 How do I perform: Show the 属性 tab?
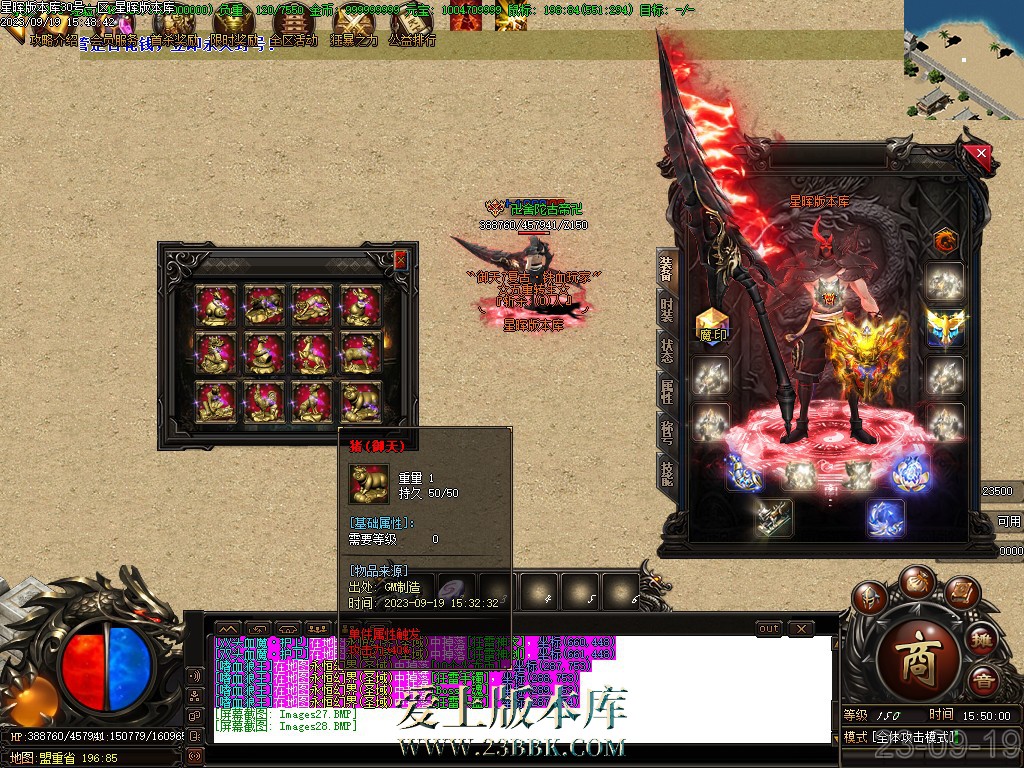click(666, 390)
